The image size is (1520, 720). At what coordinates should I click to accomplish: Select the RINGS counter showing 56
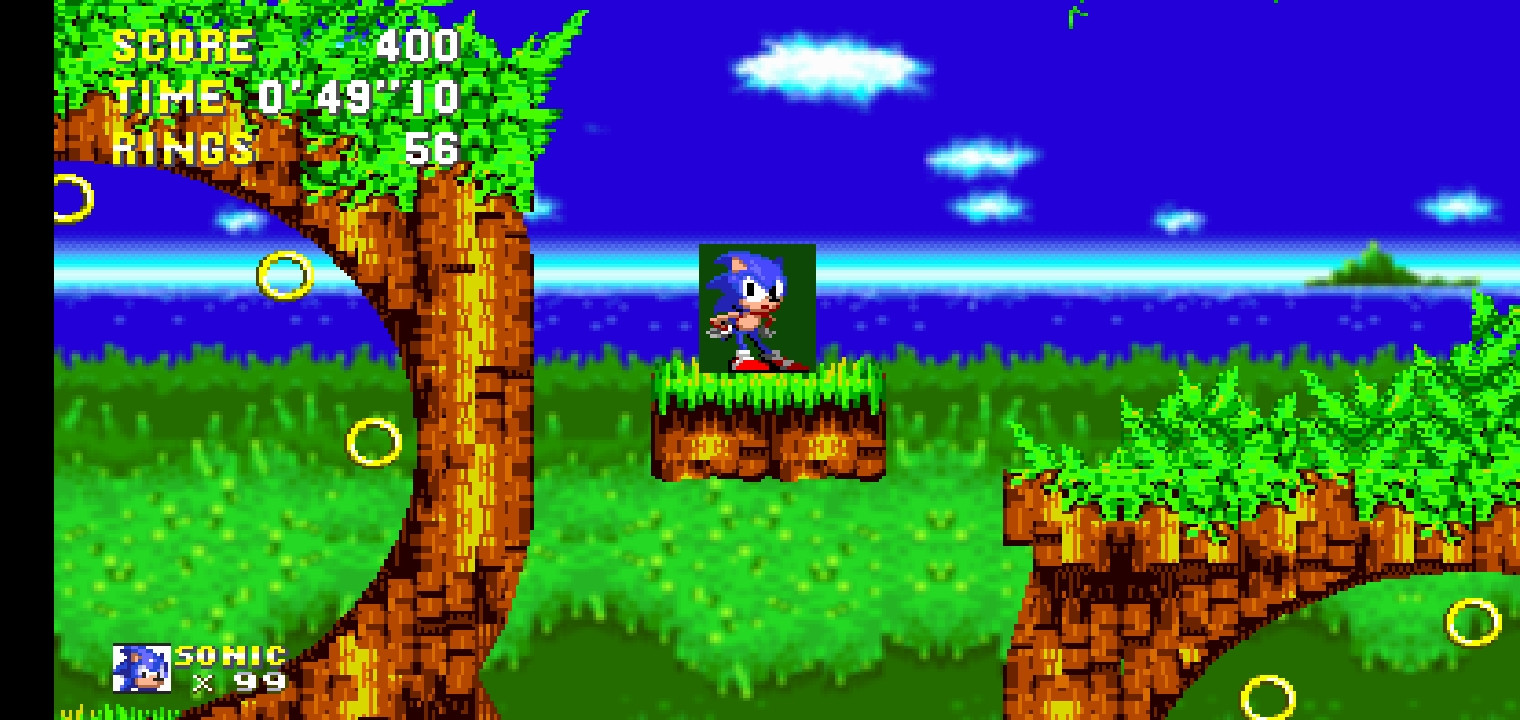click(430, 150)
